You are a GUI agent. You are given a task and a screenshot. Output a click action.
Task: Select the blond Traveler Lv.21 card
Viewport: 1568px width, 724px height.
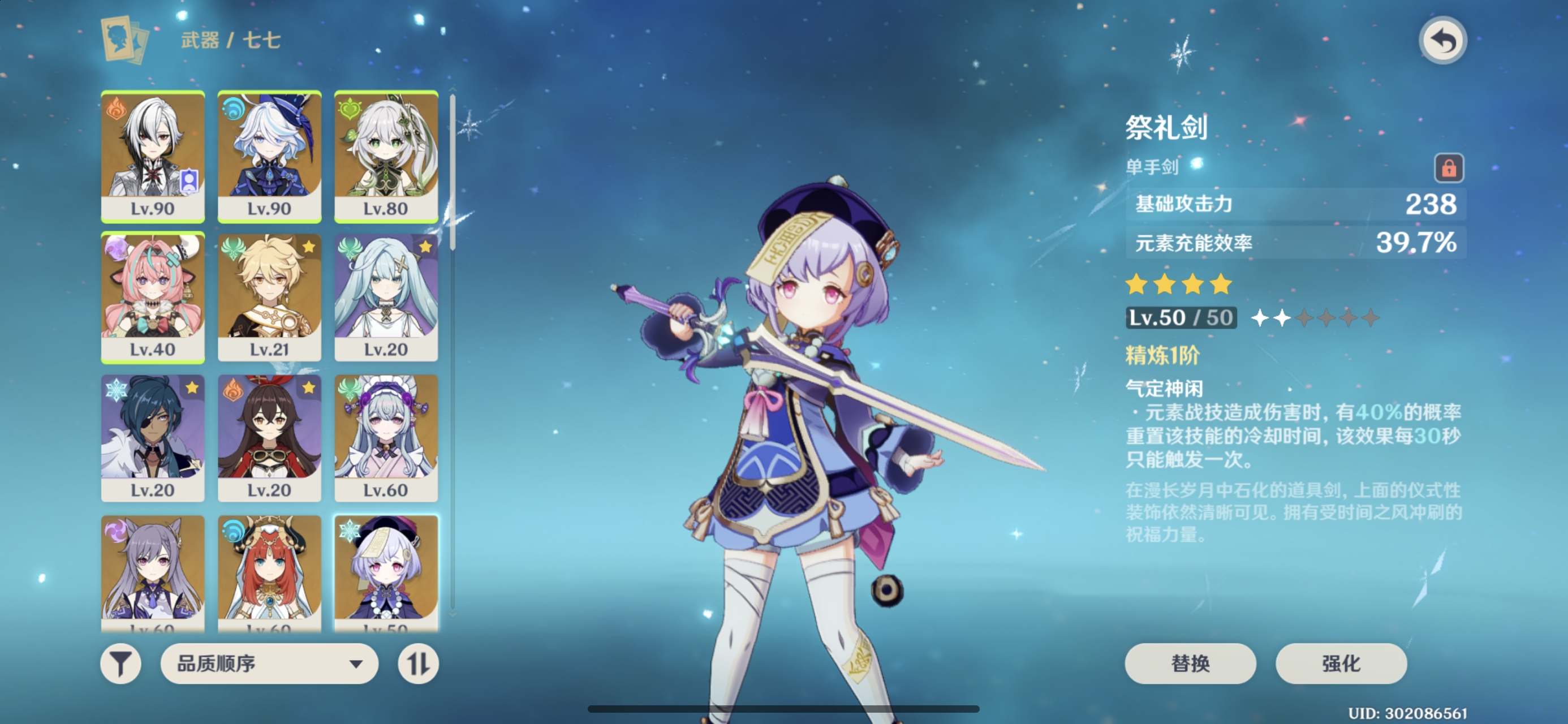tap(269, 296)
